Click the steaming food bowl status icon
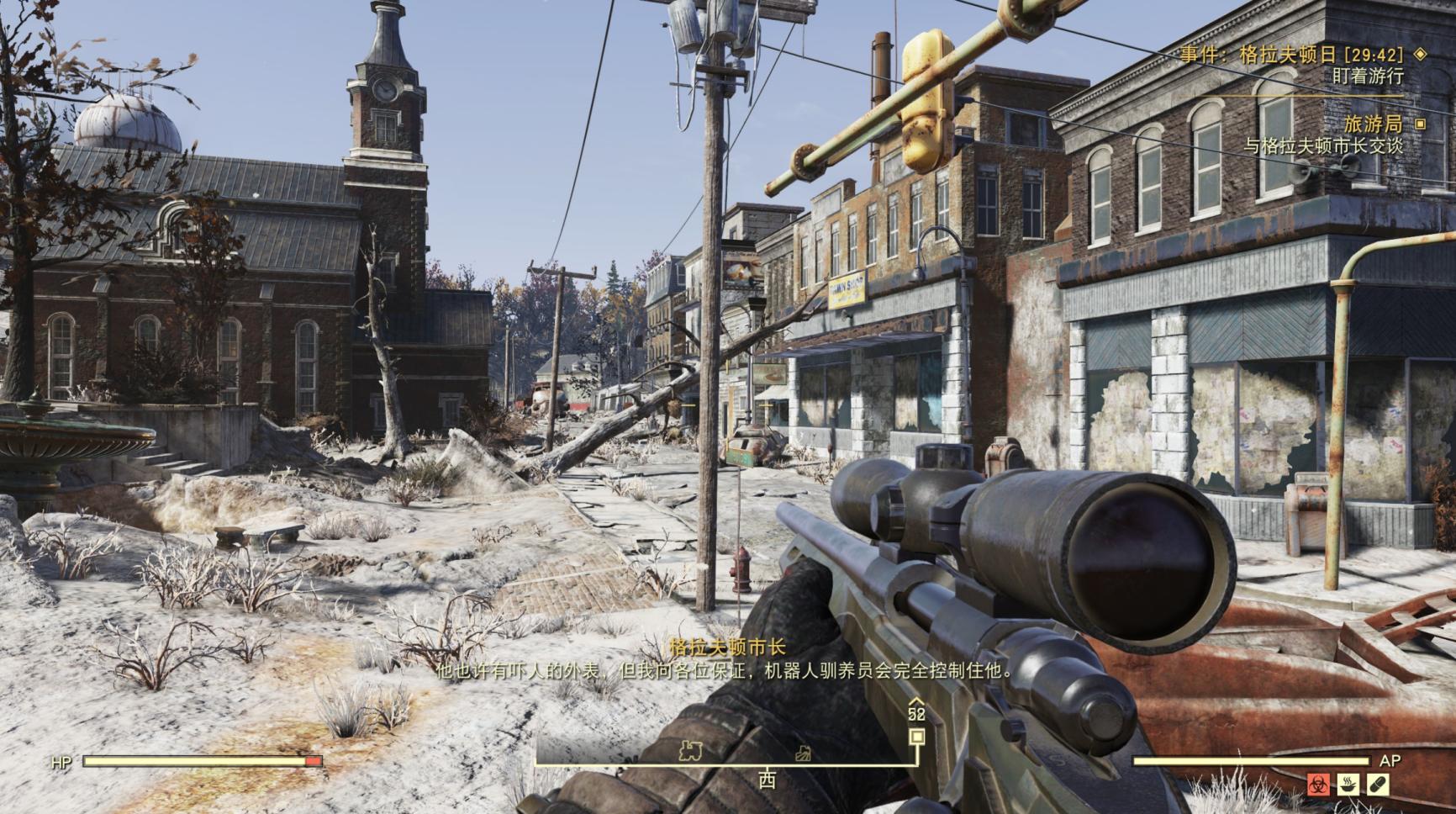The height and width of the screenshot is (814, 1456). coord(1348,785)
